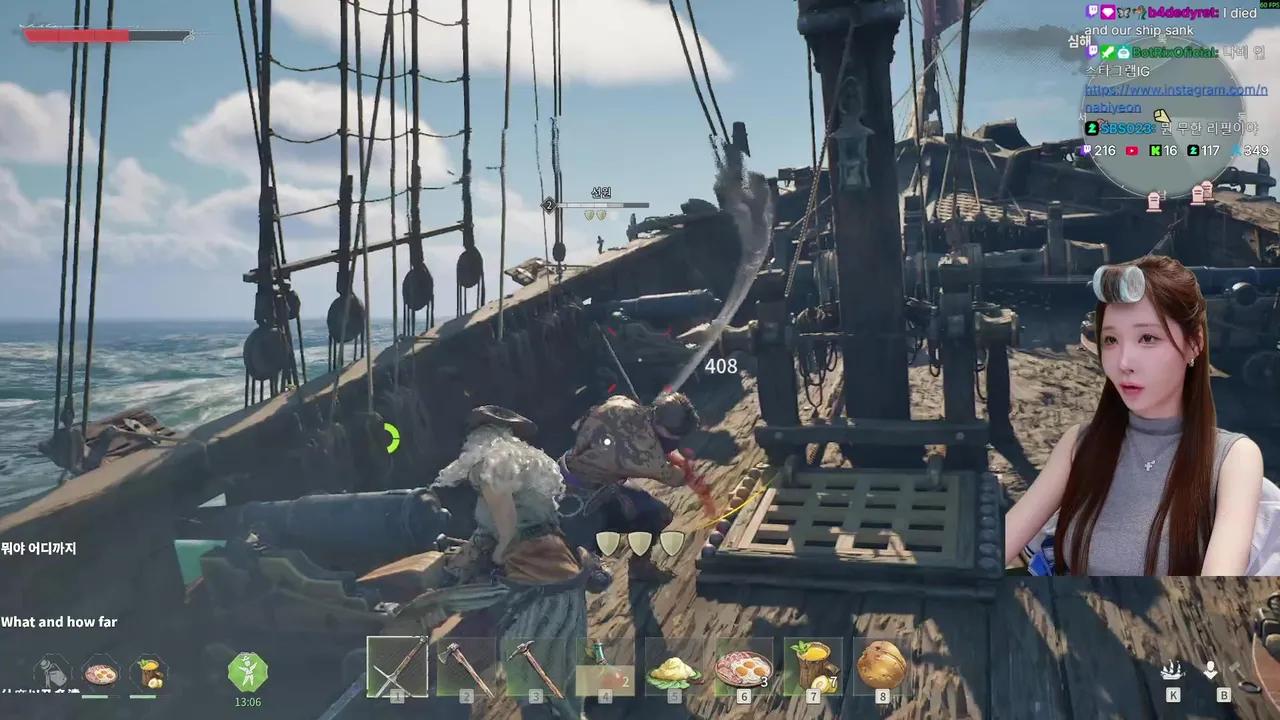This screenshot has width=1280, height=720.
Task: Choose the wooden mug drink slot
Action: (812, 666)
